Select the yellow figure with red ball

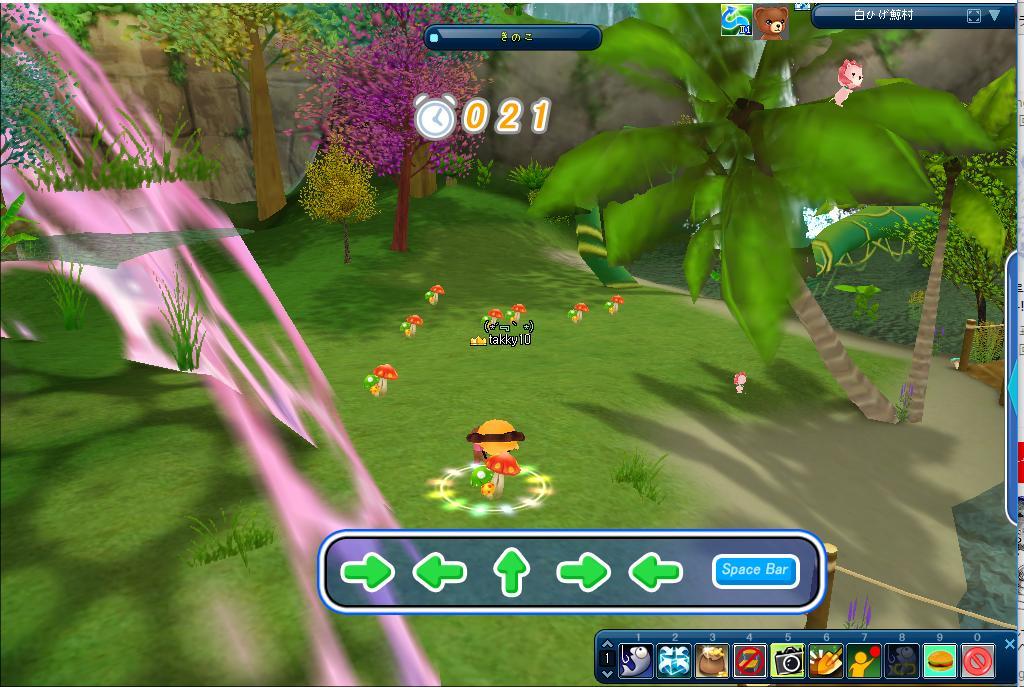[864, 661]
